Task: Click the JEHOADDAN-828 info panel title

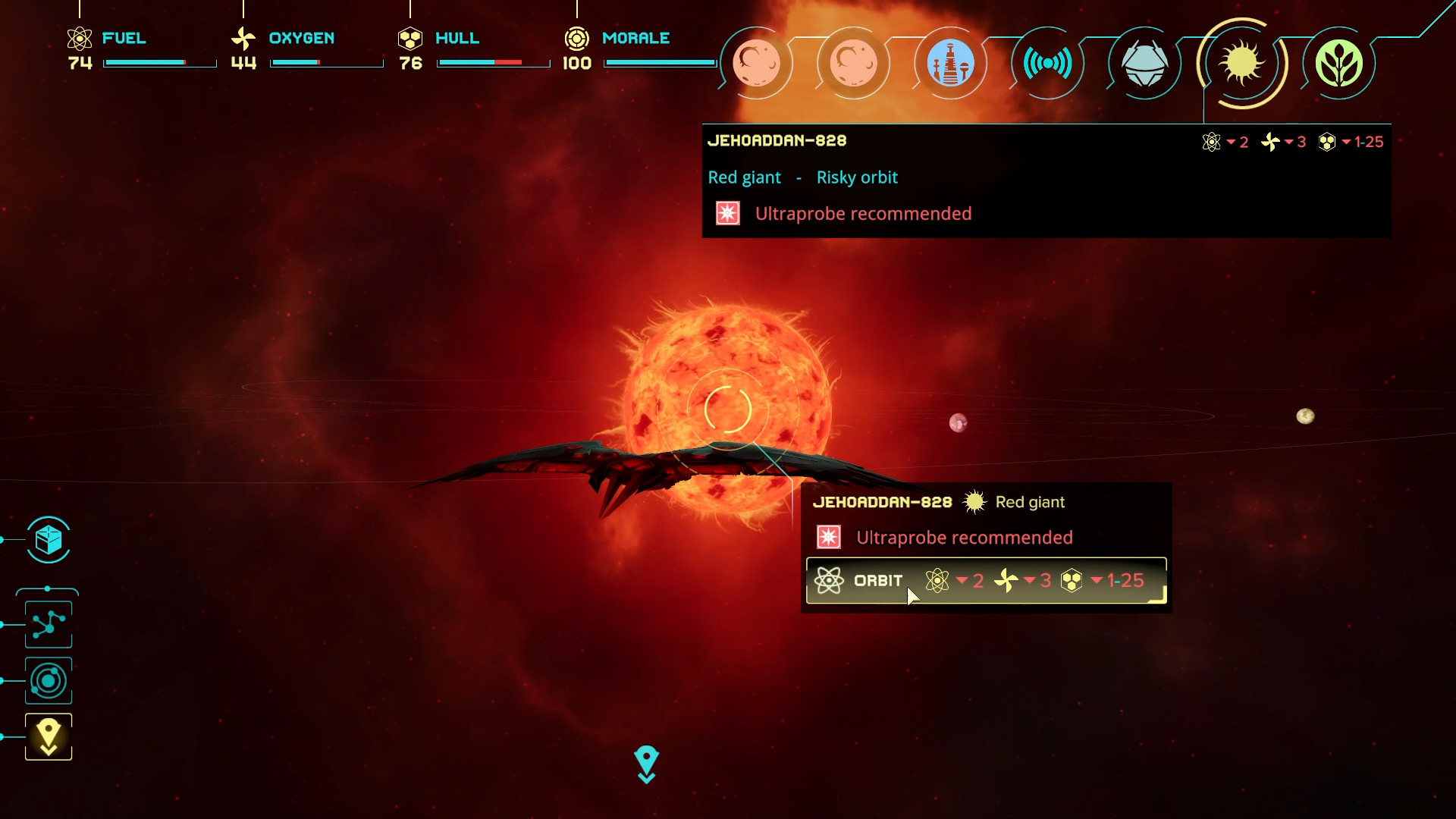Action: pos(778,140)
